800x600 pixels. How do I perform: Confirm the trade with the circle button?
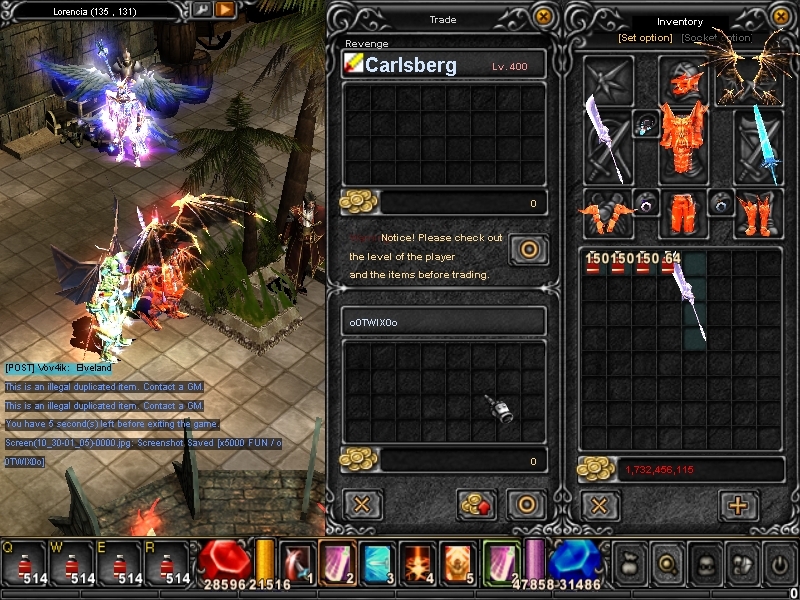(x=526, y=504)
